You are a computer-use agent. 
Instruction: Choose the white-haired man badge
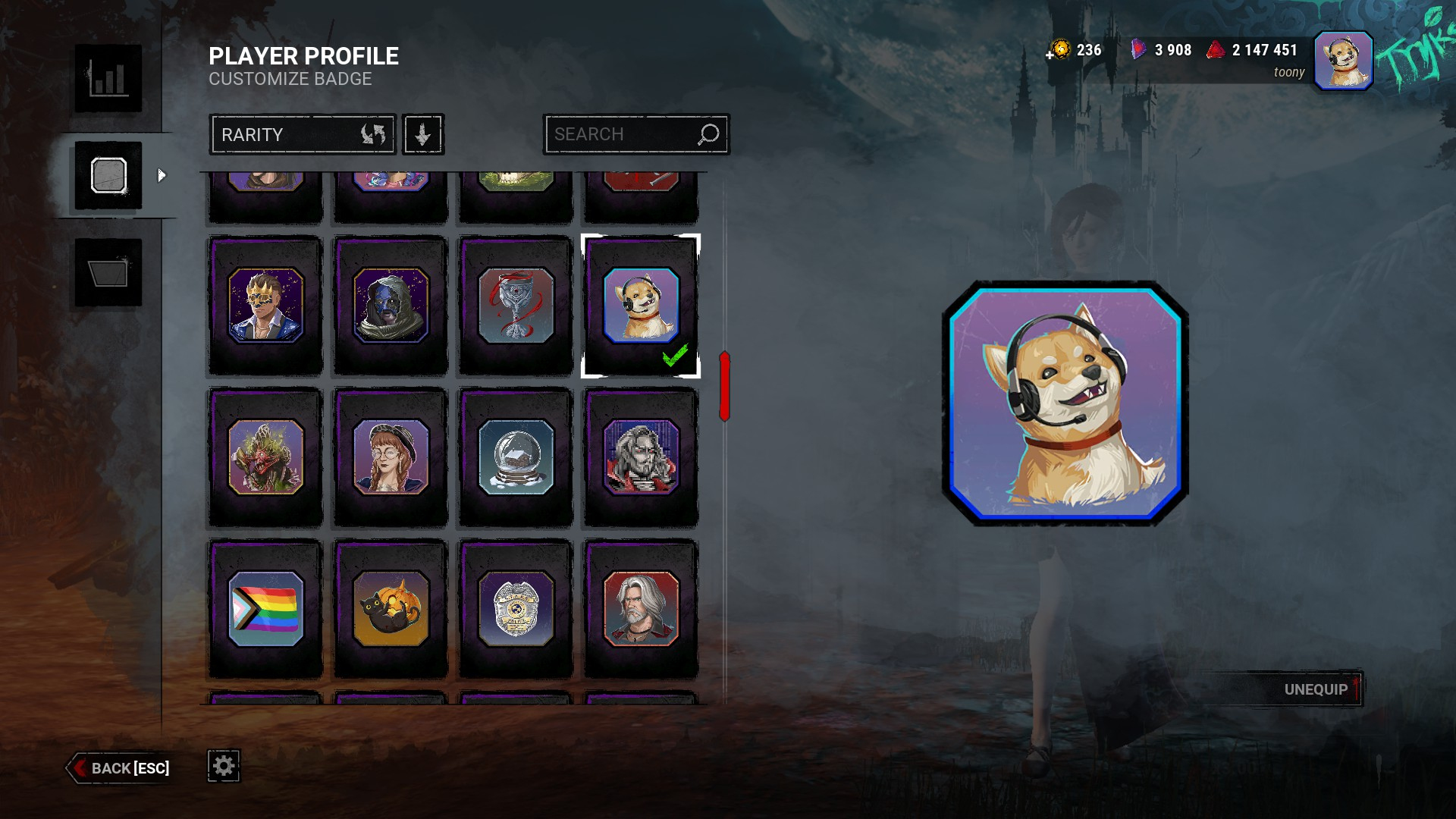point(641,609)
